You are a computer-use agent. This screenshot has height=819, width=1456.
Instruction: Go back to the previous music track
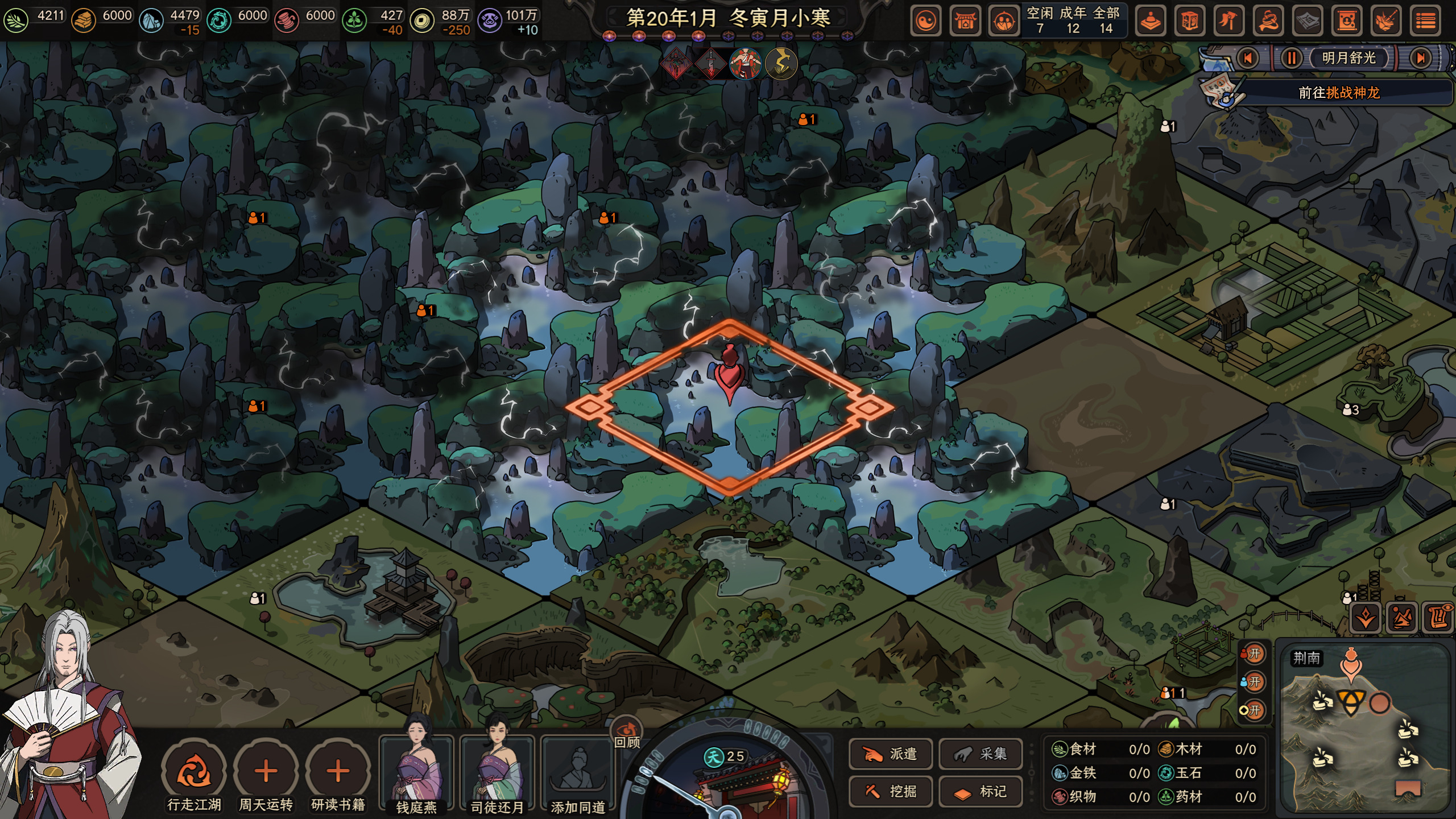tap(1248, 58)
